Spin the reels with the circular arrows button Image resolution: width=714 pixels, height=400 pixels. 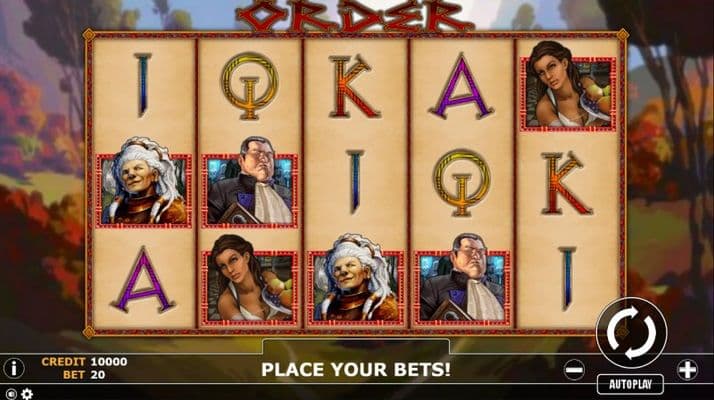click(x=631, y=331)
